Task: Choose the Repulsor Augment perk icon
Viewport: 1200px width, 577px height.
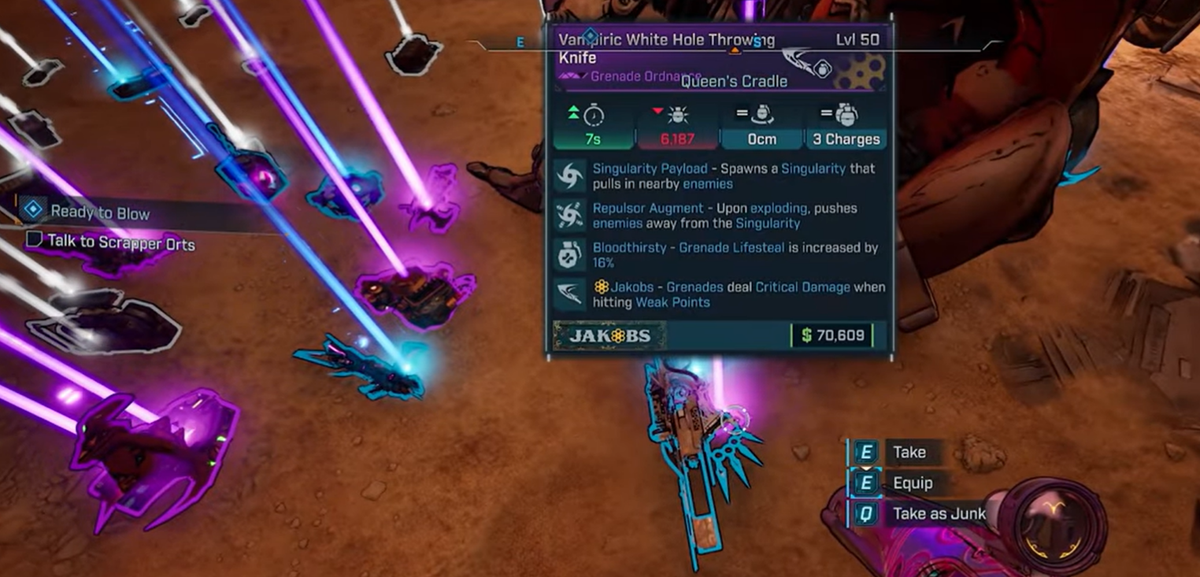Action: point(571,215)
